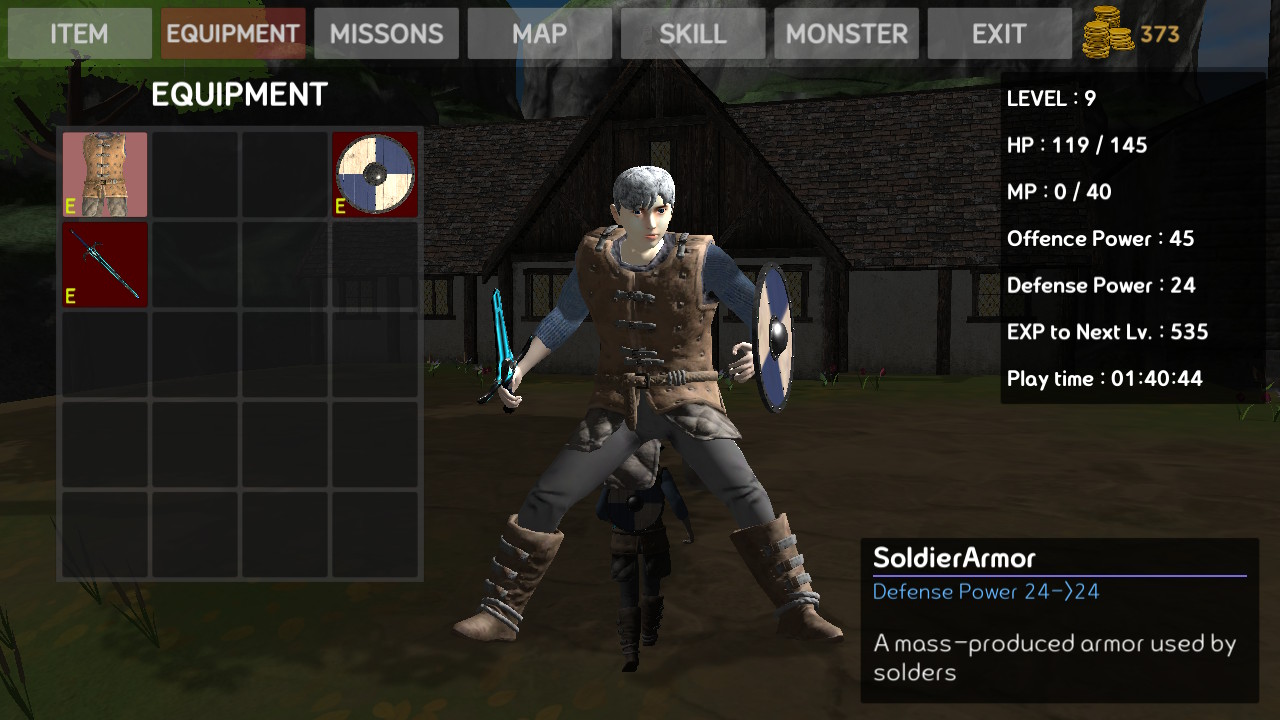The height and width of the screenshot is (720, 1280).
Task: Open the SKILL menu
Action: point(693,33)
